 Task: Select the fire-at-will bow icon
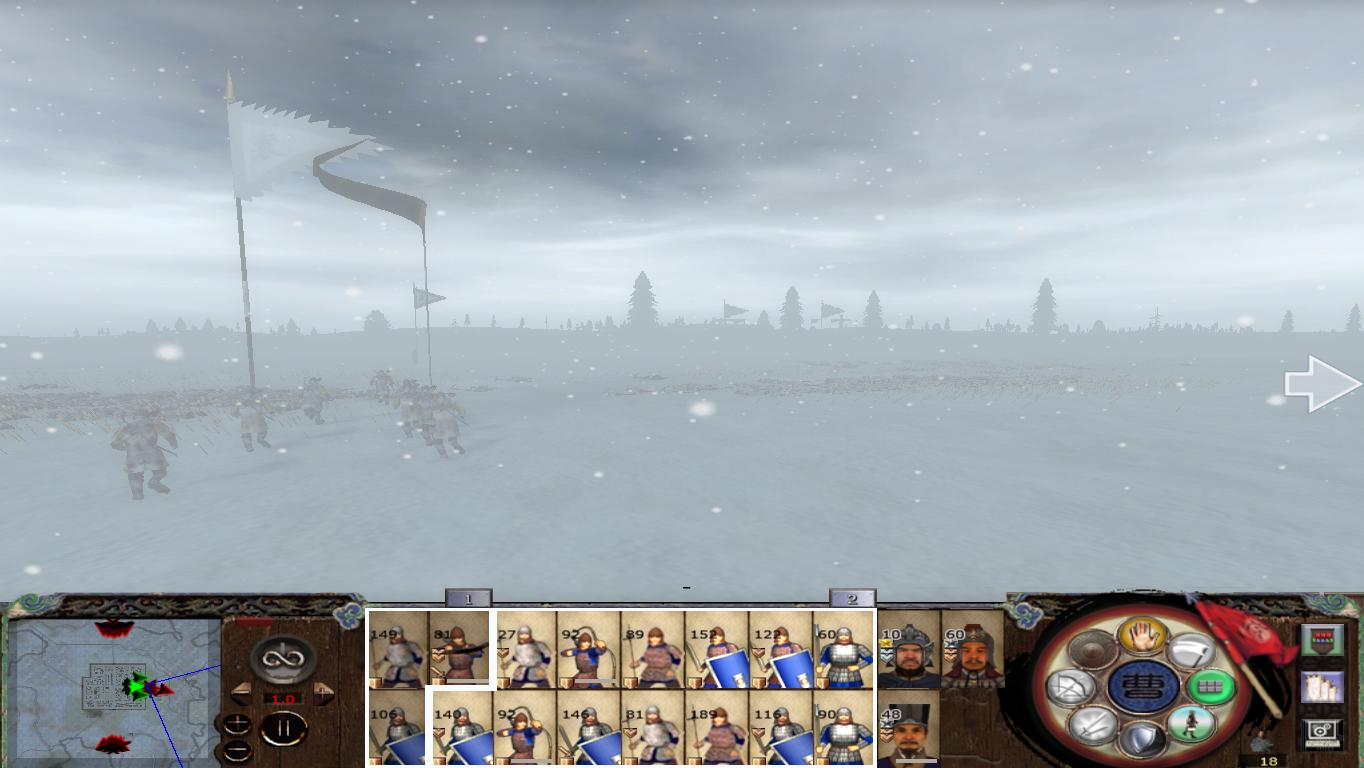[x=1070, y=686]
